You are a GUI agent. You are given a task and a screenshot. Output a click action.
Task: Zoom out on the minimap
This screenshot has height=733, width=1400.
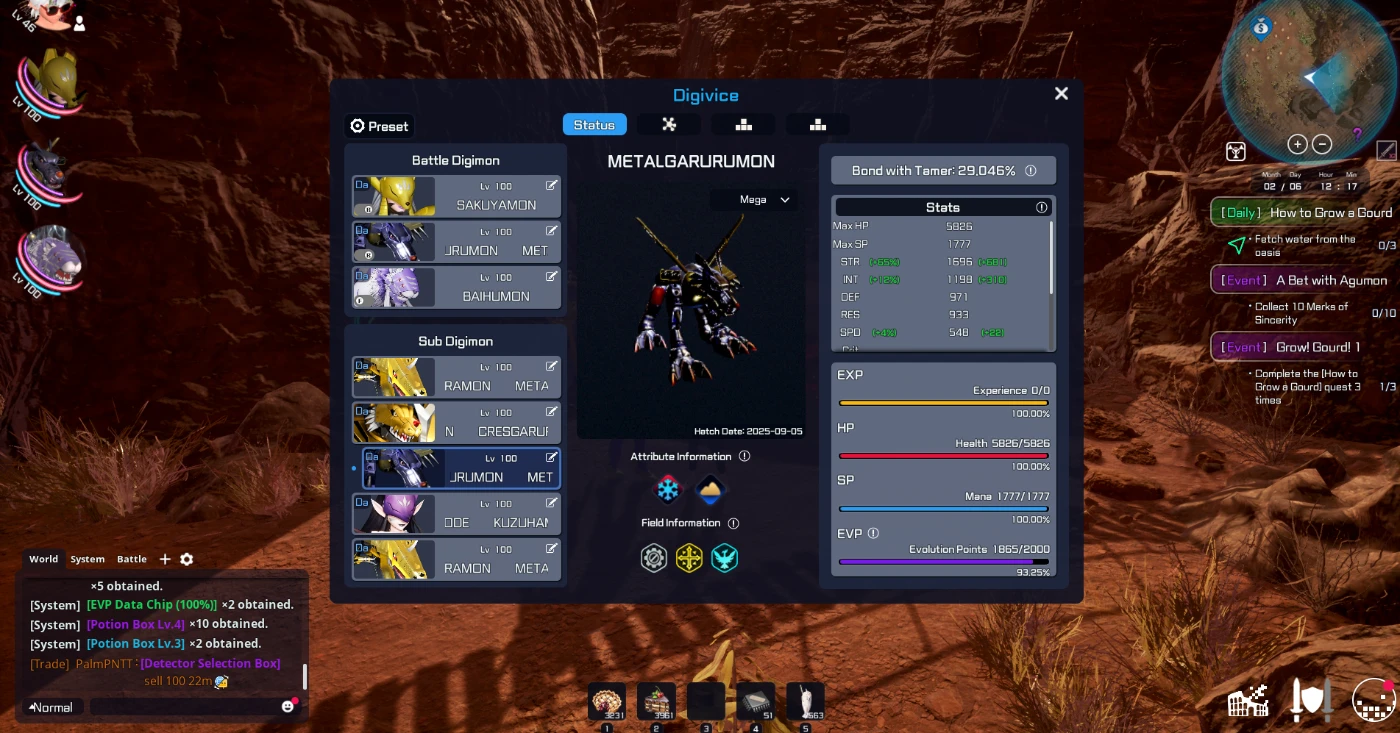pos(1322,144)
